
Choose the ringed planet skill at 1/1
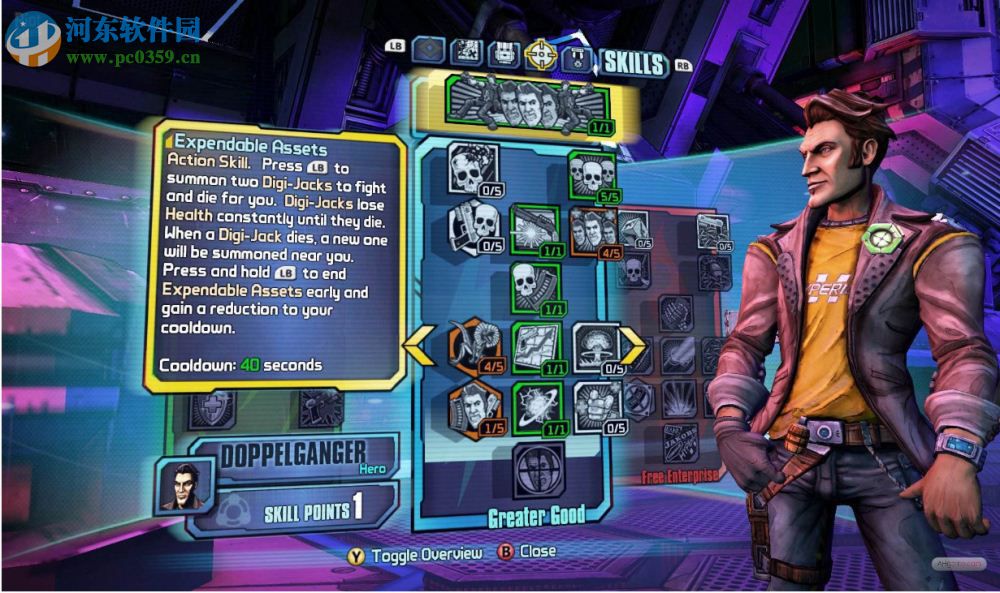coord(536,407)
